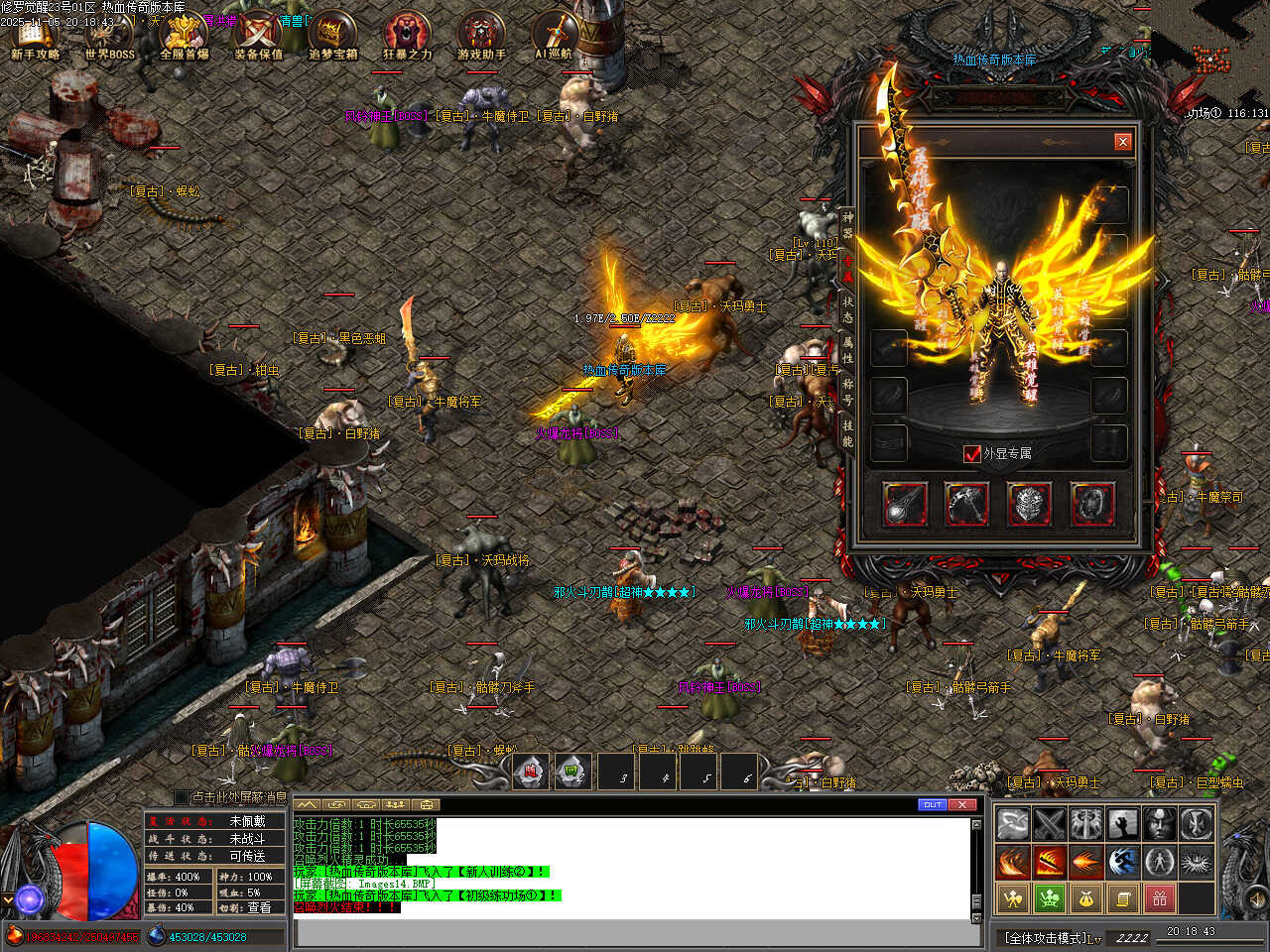Open the 装备保值 icon
Viewport: 1270px width, 952px height.
258,37
